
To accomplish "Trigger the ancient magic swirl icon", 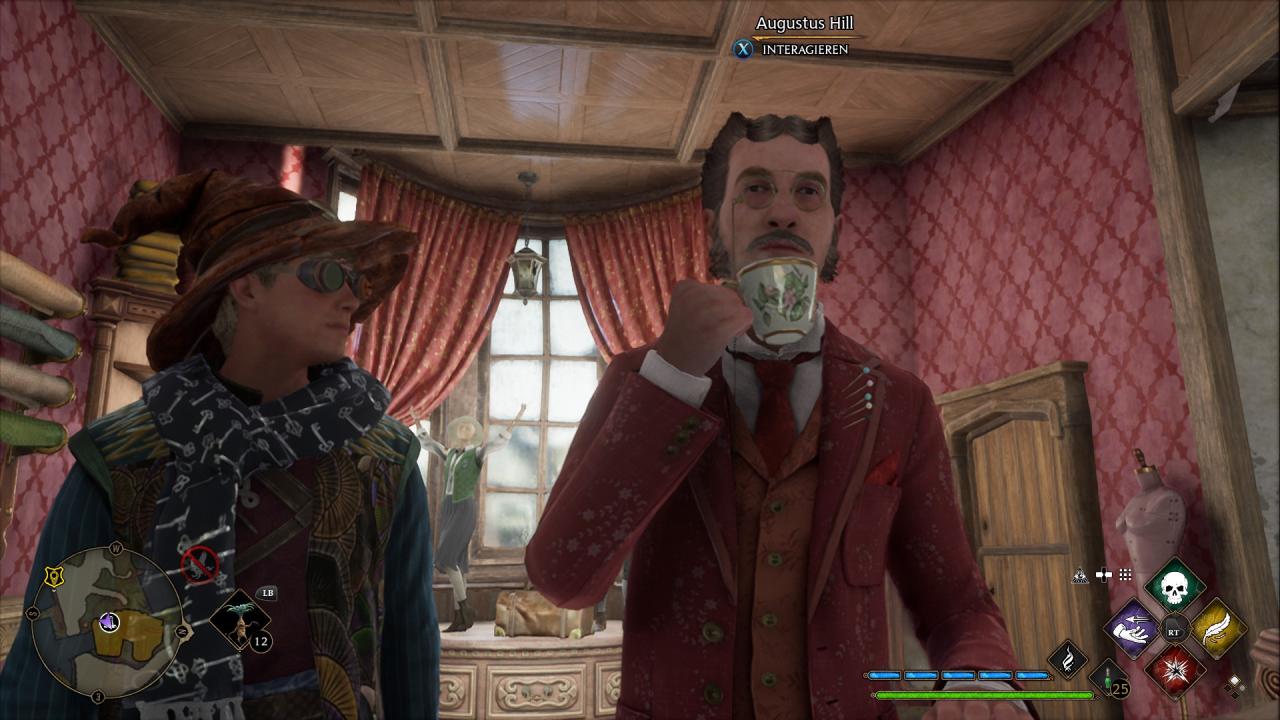I will pos(1067,661).
